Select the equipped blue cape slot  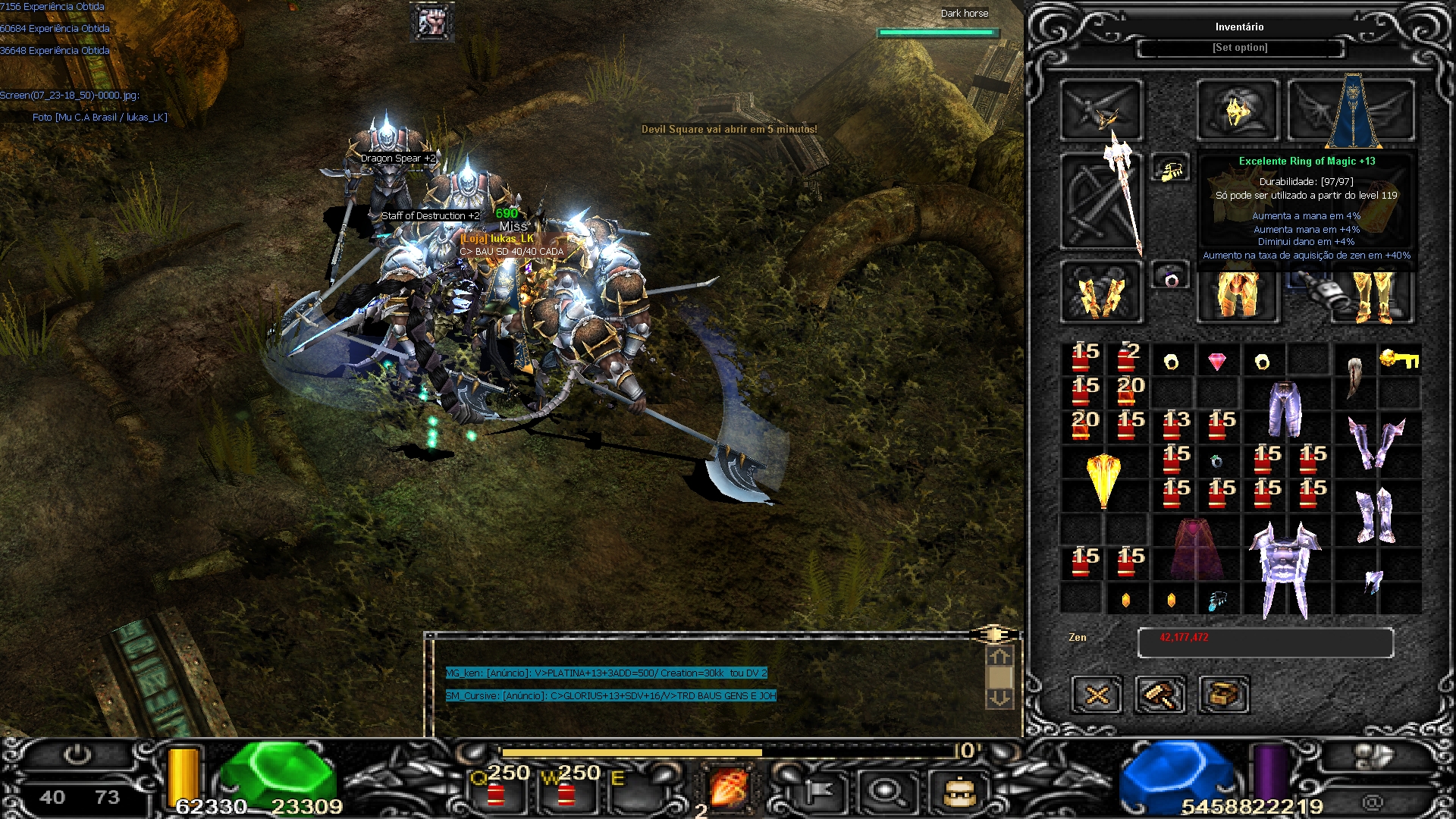(x=1352, y=111)
